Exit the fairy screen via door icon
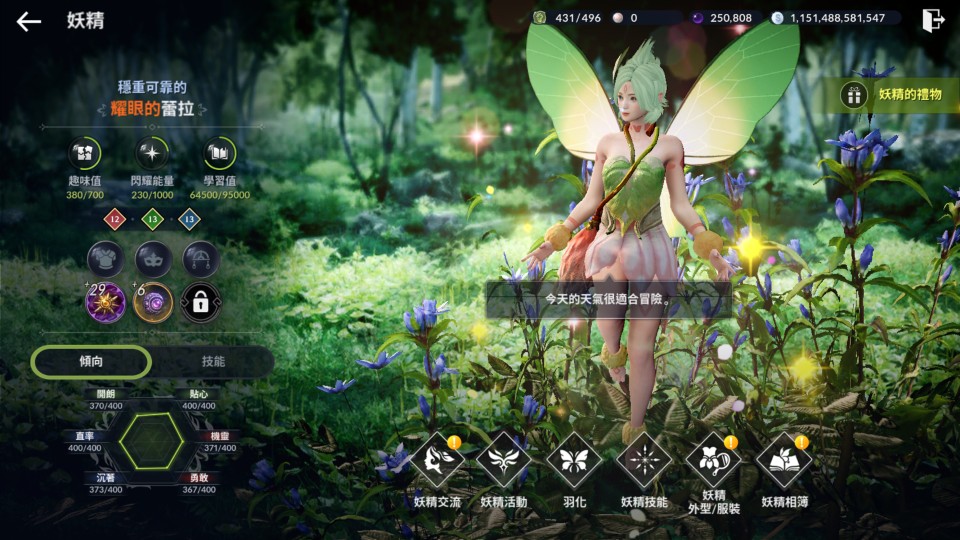 932,20
